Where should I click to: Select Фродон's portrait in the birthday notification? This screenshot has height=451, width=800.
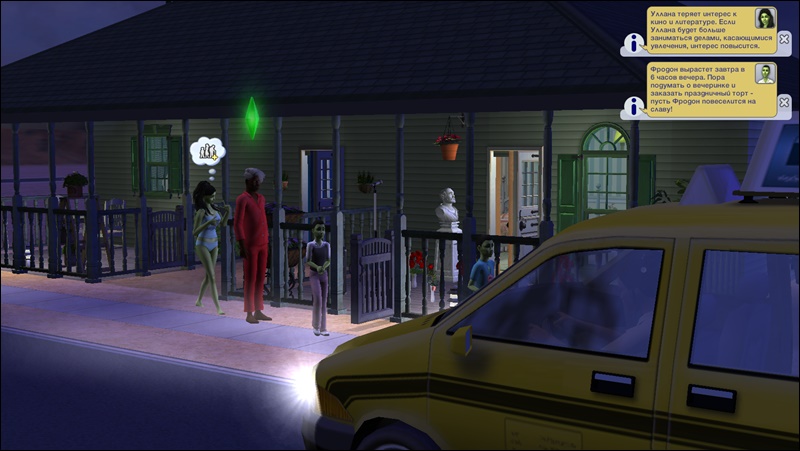click(x=765, y=74)
